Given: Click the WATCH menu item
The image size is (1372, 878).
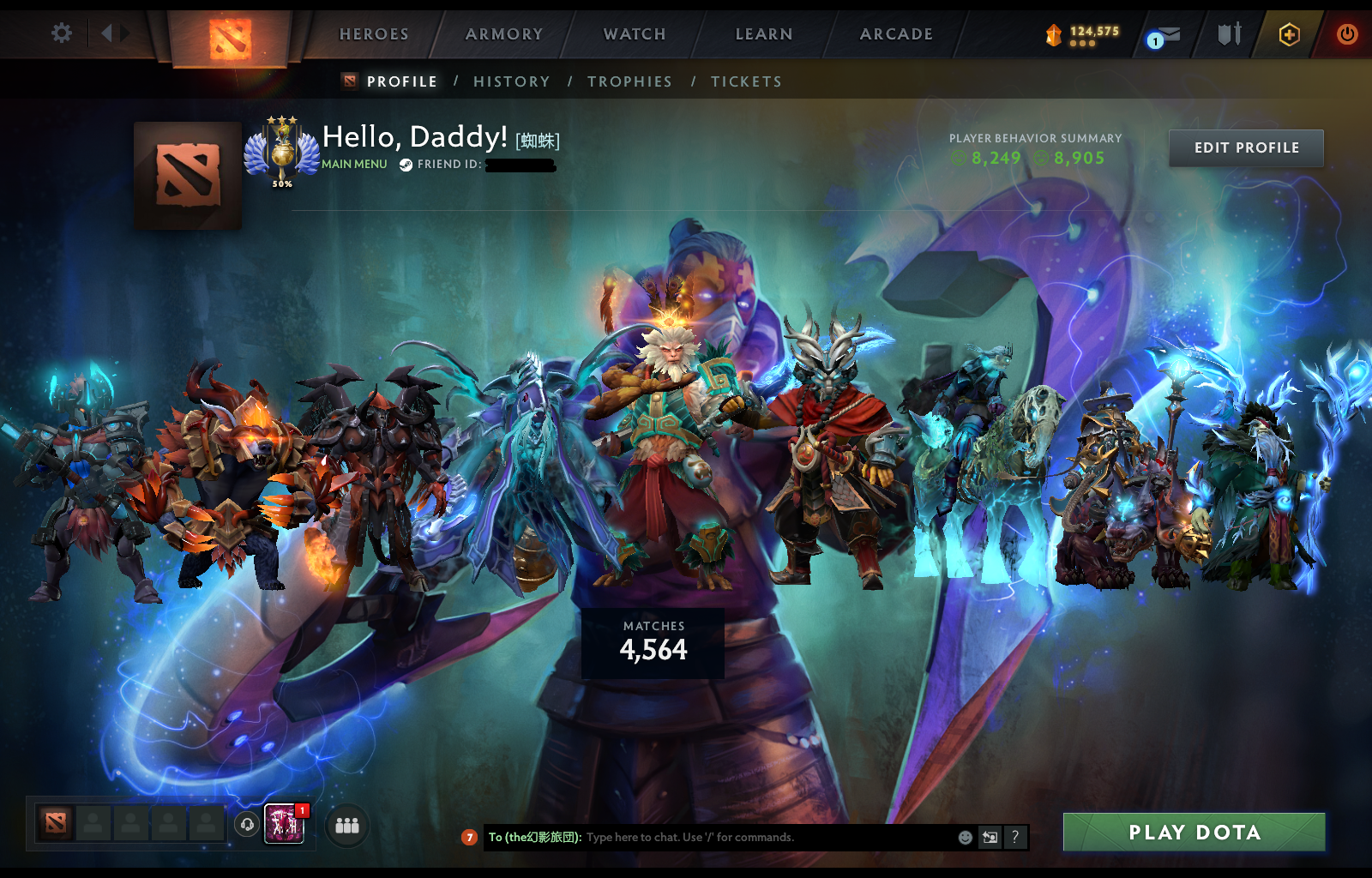Looking at the screenshot, I should click(634, 34).
